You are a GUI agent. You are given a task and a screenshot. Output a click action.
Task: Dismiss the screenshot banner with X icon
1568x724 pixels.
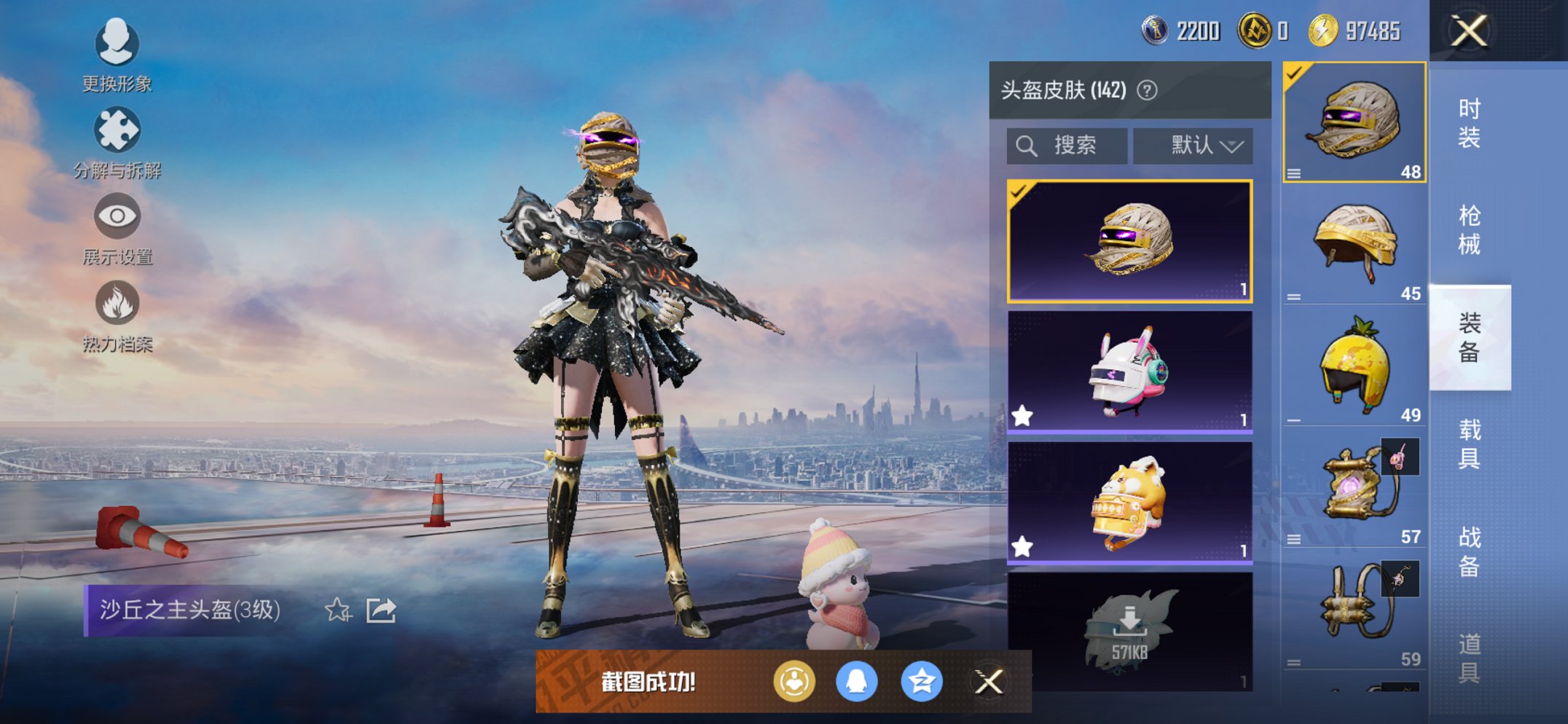click(989, 682)
